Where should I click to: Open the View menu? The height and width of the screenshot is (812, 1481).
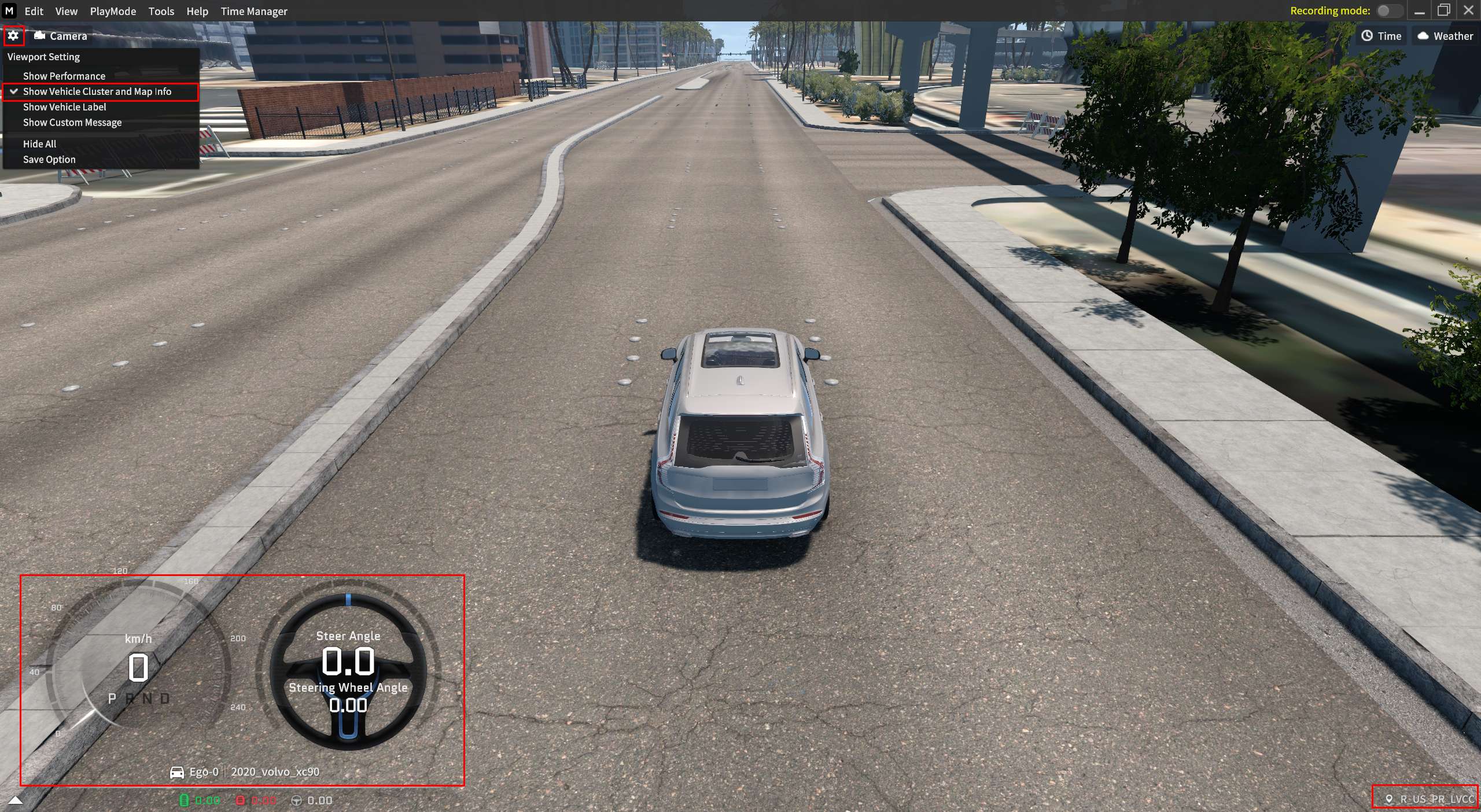point(66,11)
